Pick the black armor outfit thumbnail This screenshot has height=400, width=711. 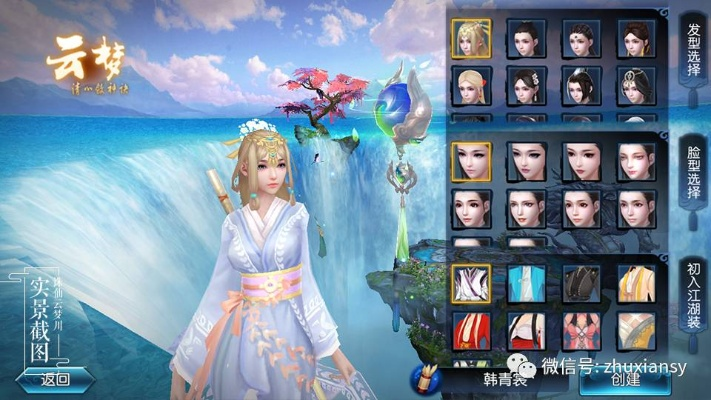coord(580,284)
